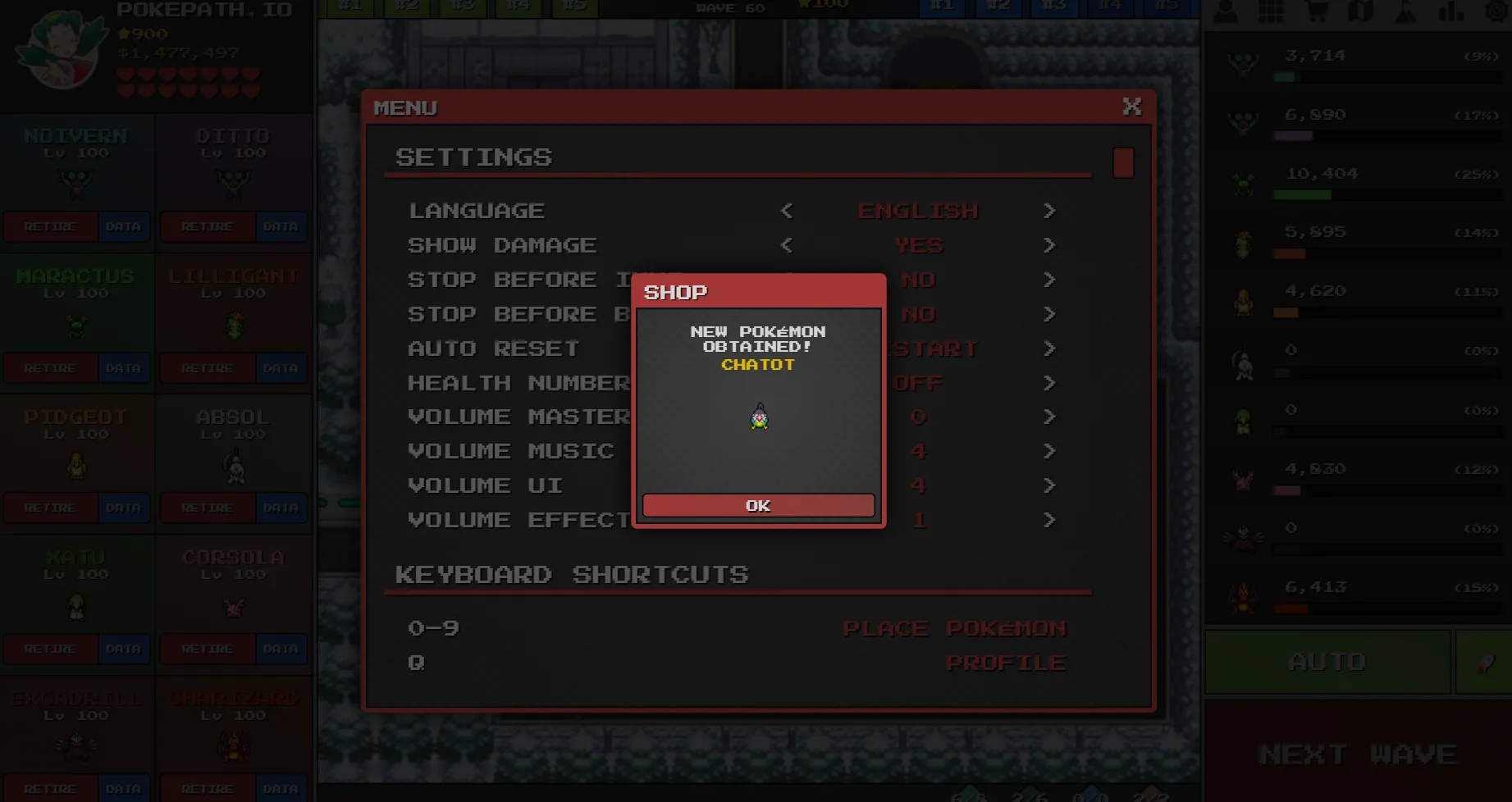Open the grid inventory icon
This screenshot has width=1512, height=802.
[1270, 11]
